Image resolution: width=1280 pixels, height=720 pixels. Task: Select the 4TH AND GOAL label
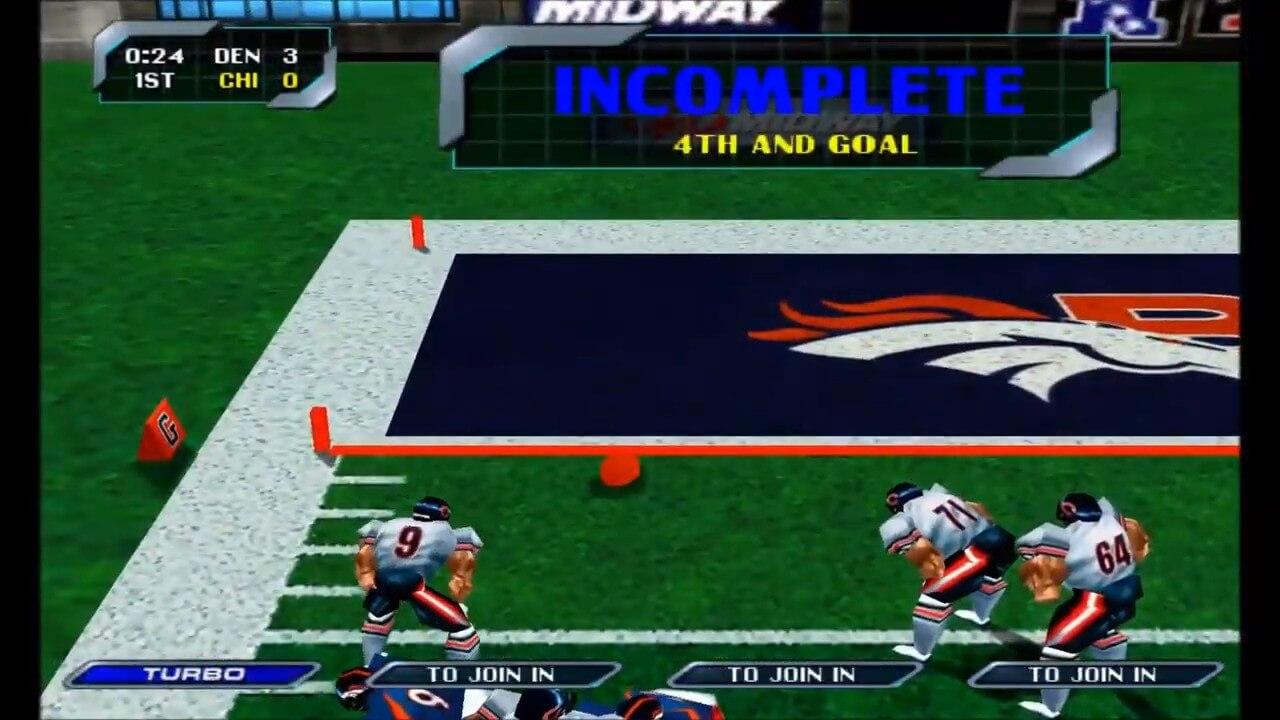[x=792, y=144]
